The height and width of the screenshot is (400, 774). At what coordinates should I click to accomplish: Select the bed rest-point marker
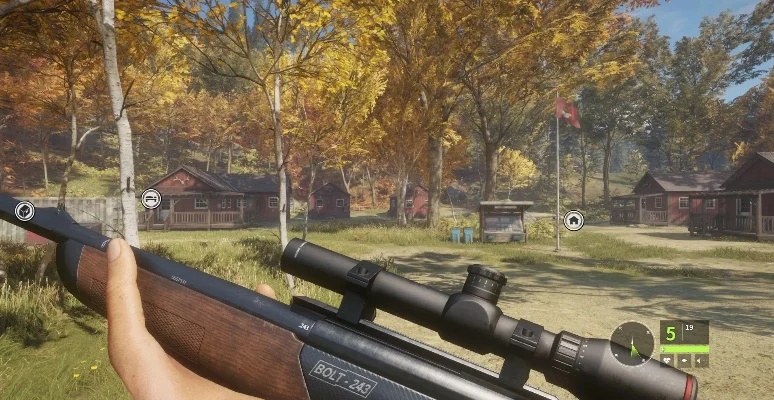point(151,199)
